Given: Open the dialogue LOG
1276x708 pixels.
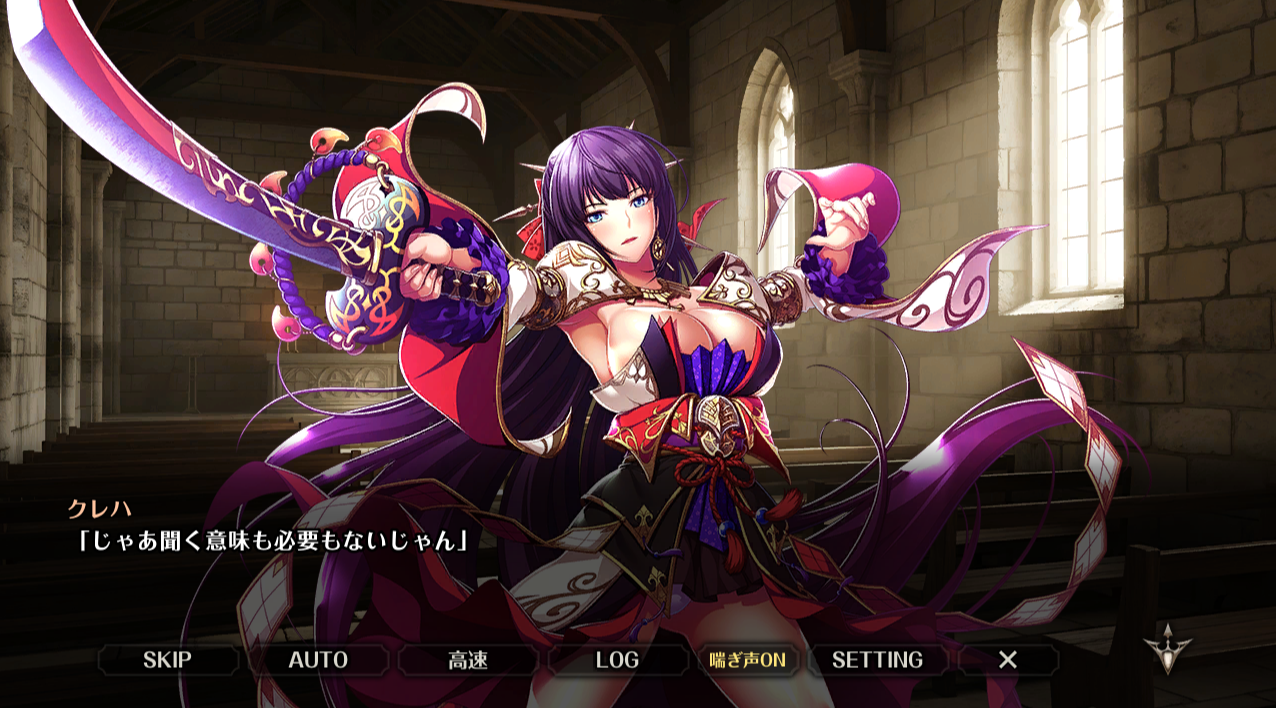Looking at the screenshot, I should pos(617,660).
